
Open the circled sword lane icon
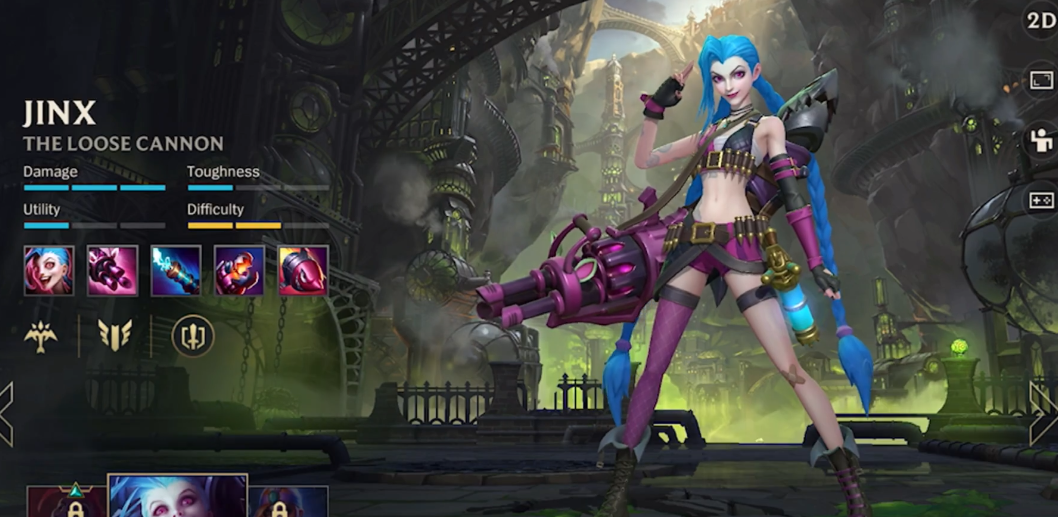click(193, 336)
